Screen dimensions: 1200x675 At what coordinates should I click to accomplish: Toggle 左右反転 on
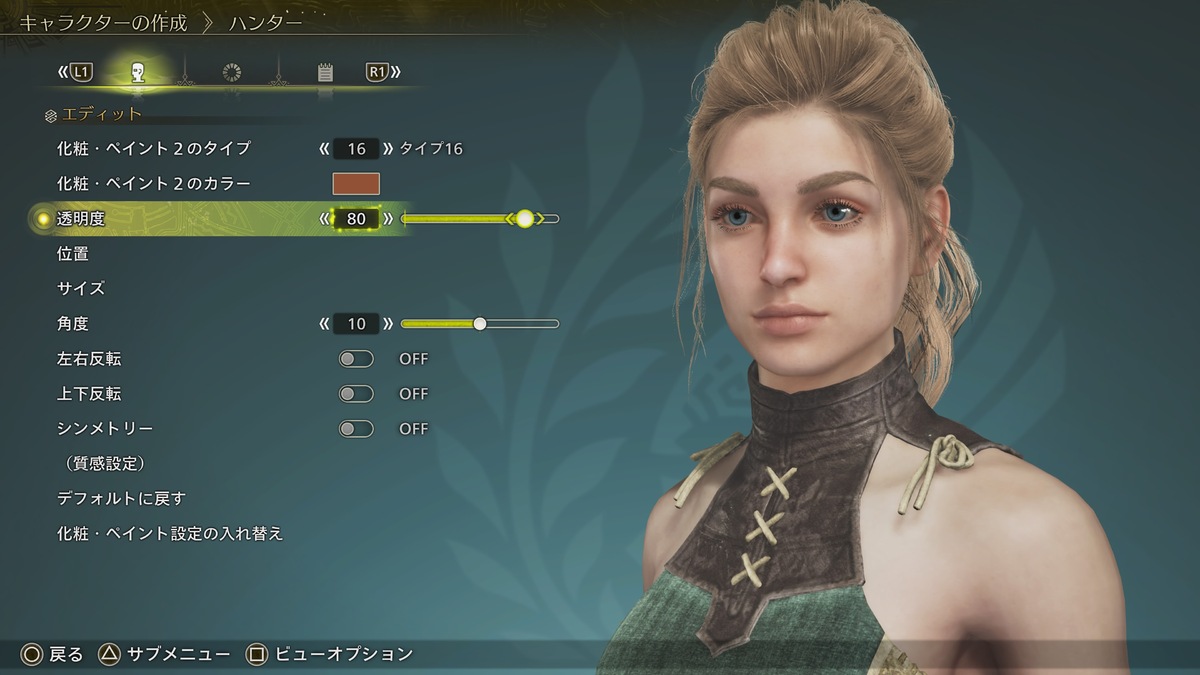click(x=356, y=359)
